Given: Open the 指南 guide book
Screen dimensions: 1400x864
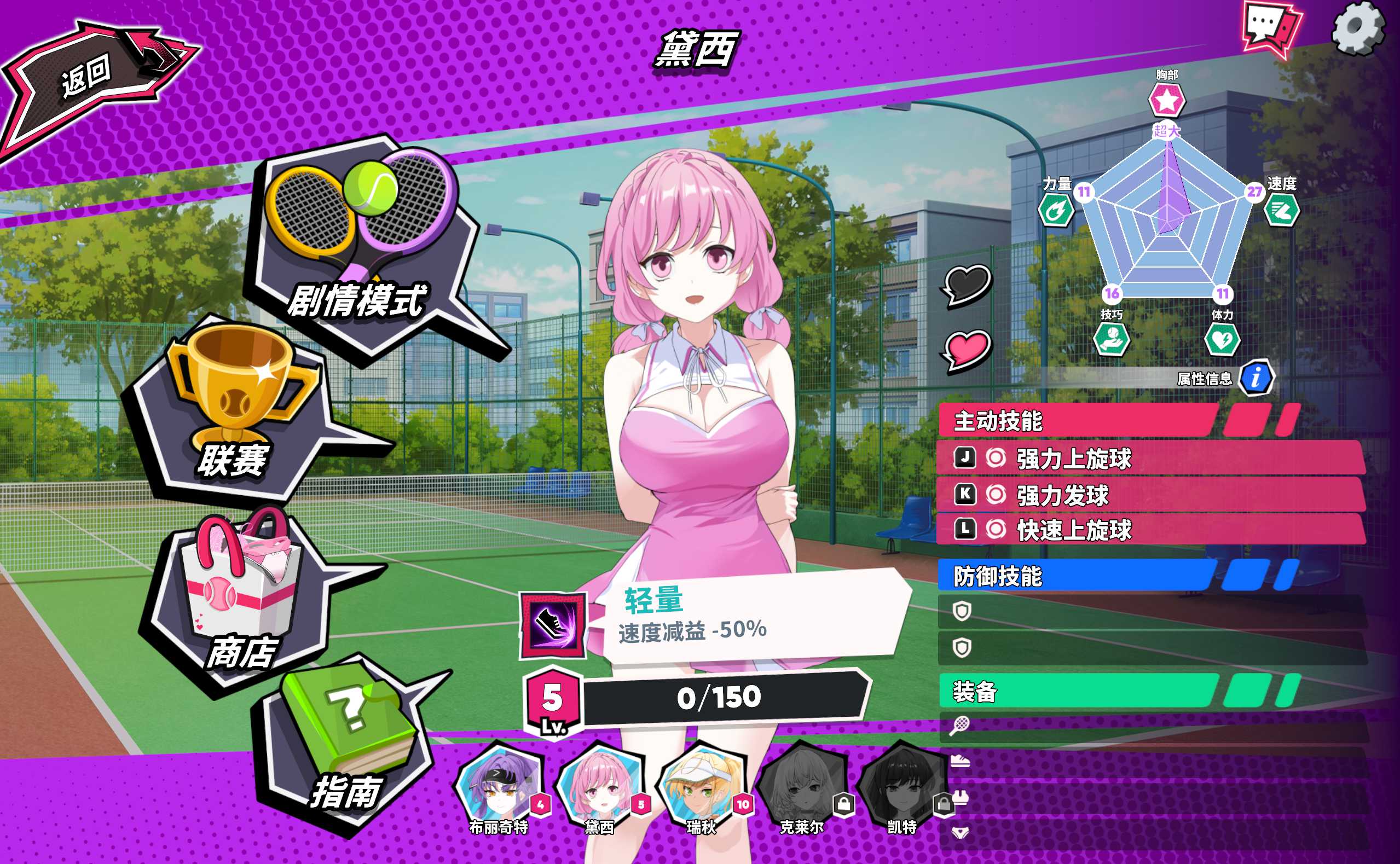Looking at the screenshot, I should [x=349, y=743].
